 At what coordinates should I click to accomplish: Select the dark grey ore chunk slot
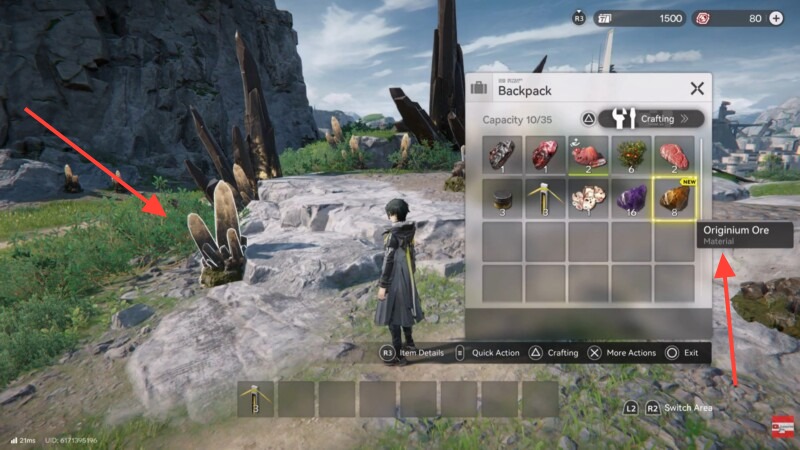click(503, 155)
